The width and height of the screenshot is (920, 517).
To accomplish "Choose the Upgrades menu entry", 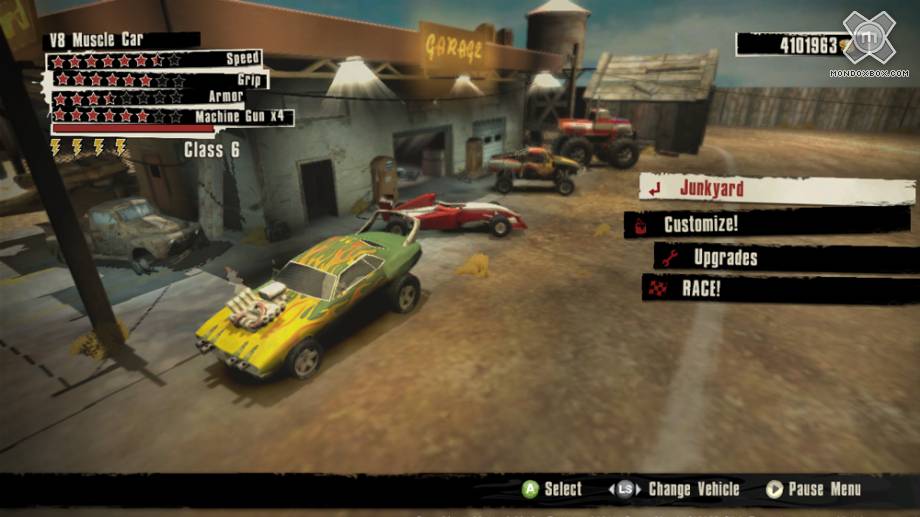I will [x=725, y=258].
